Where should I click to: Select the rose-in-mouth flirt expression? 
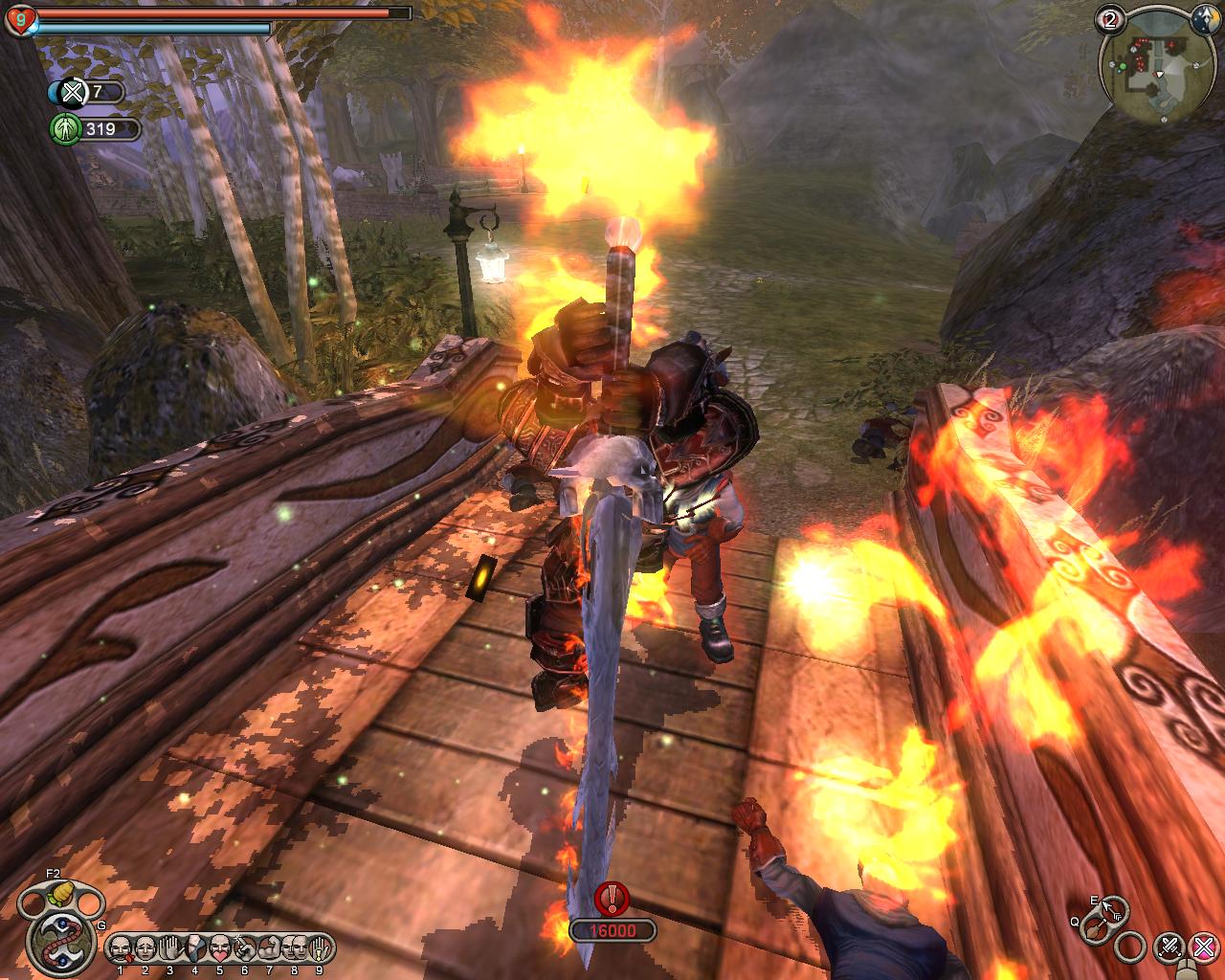121,948
